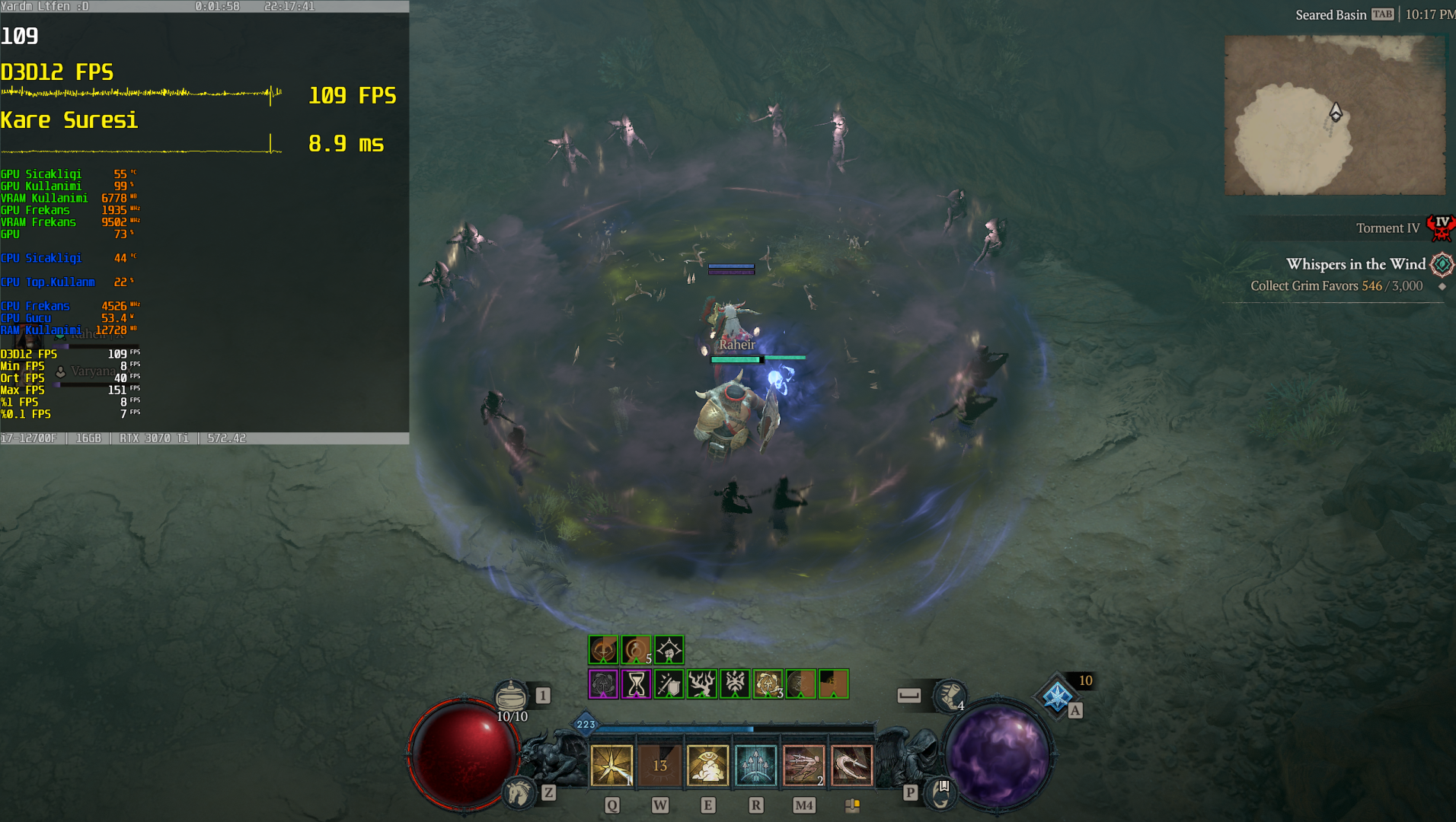The image size is (1456, 822).
Task: Activate the eye and cloud skill
Action: (x=707, y=765)
